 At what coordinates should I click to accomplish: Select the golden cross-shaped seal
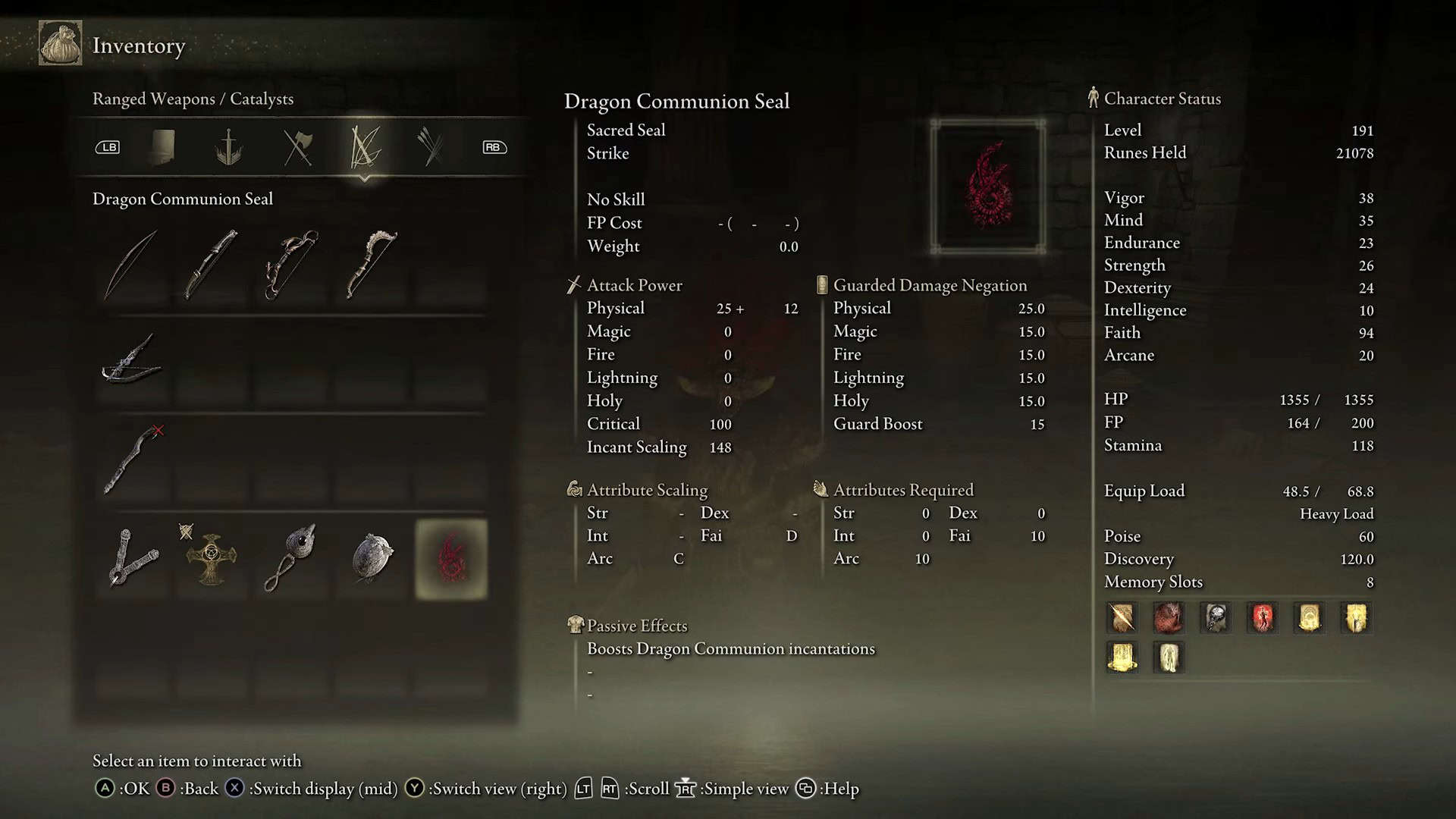[x=212, y=559]
